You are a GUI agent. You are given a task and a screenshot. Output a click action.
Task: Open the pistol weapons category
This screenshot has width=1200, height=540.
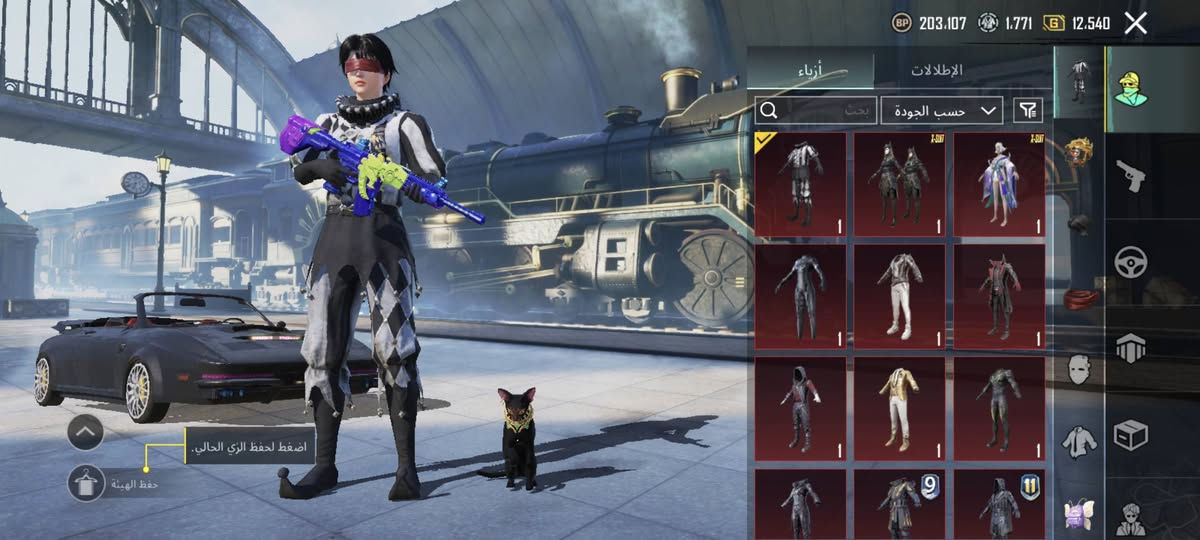1131,177
